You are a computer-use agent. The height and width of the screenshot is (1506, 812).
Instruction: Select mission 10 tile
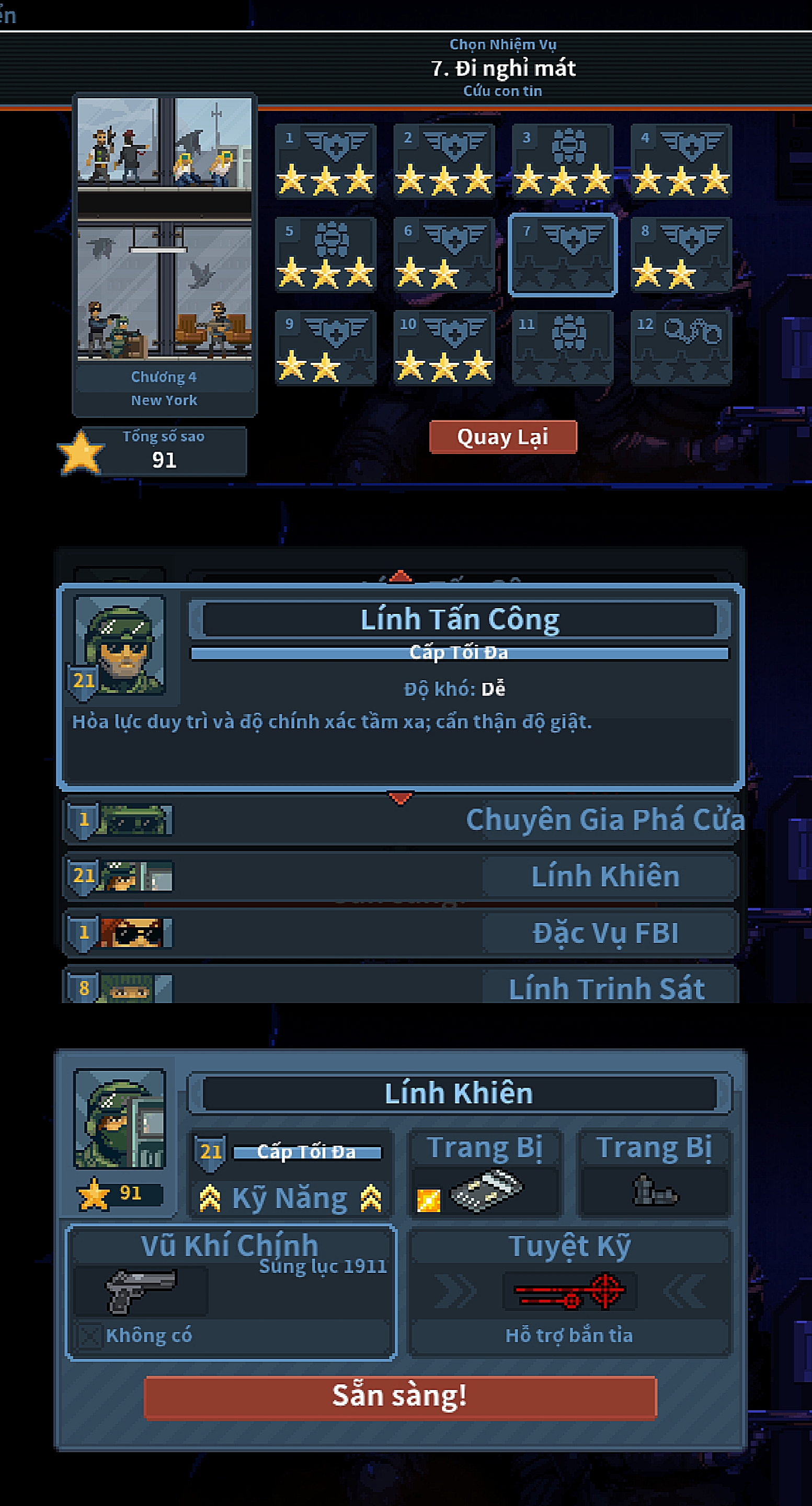[444, 347]
